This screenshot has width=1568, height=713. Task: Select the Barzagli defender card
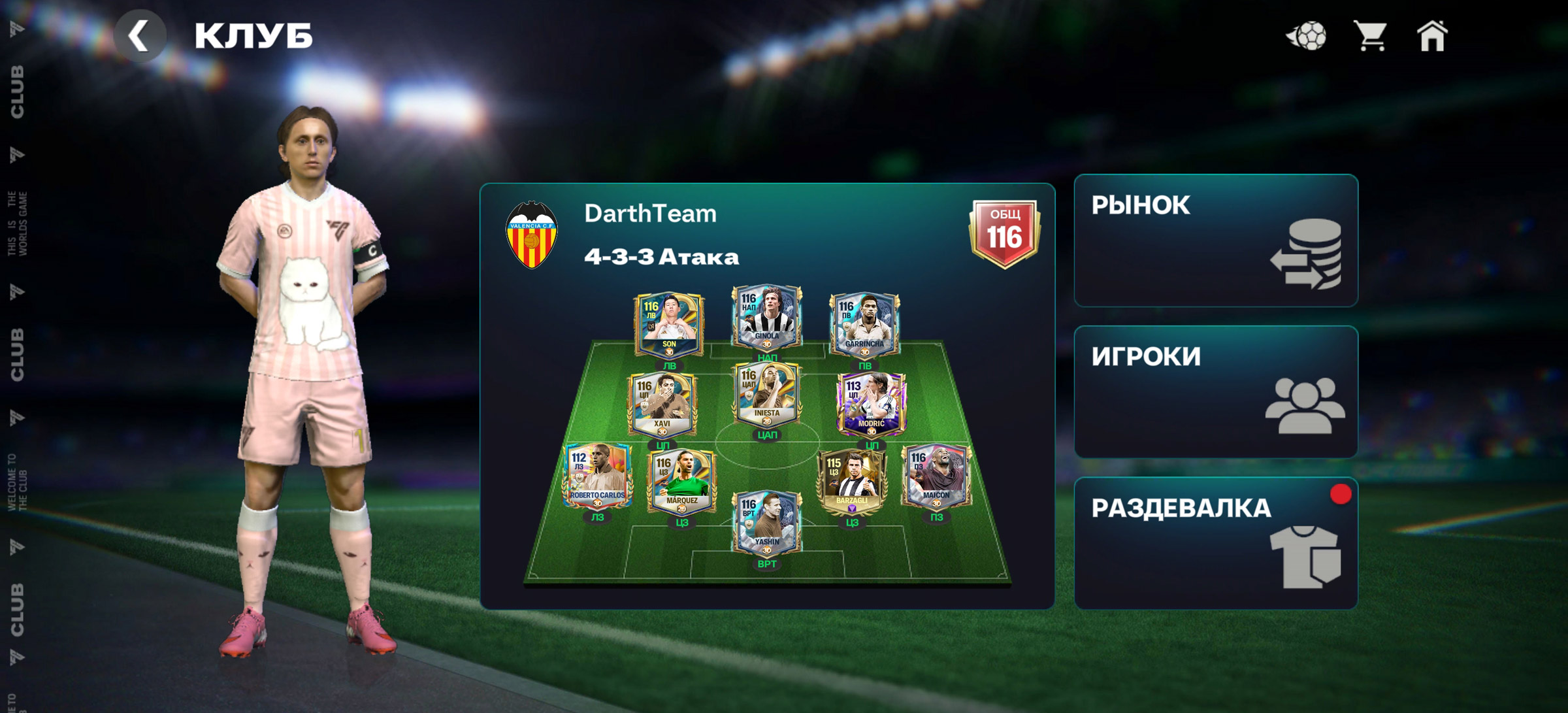click(851, 482)
